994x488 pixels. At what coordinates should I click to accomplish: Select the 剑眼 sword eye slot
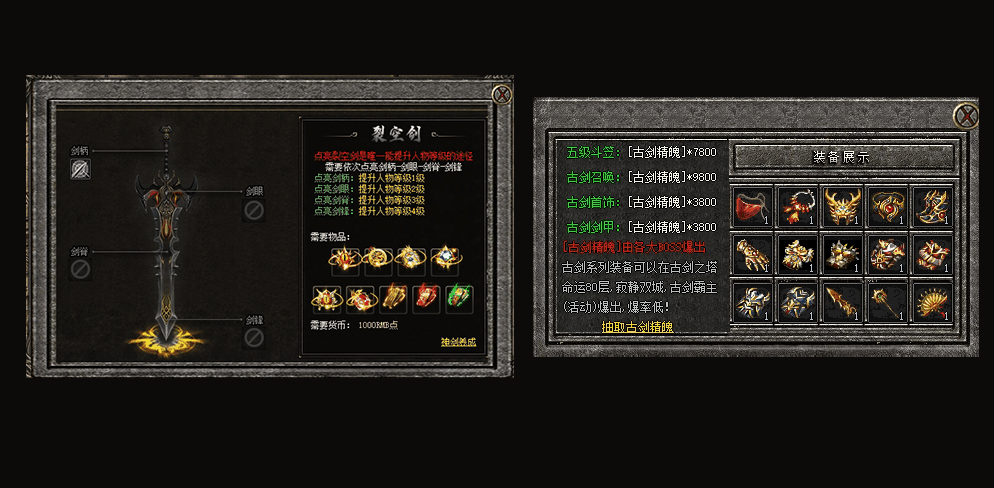pos(255,210)
